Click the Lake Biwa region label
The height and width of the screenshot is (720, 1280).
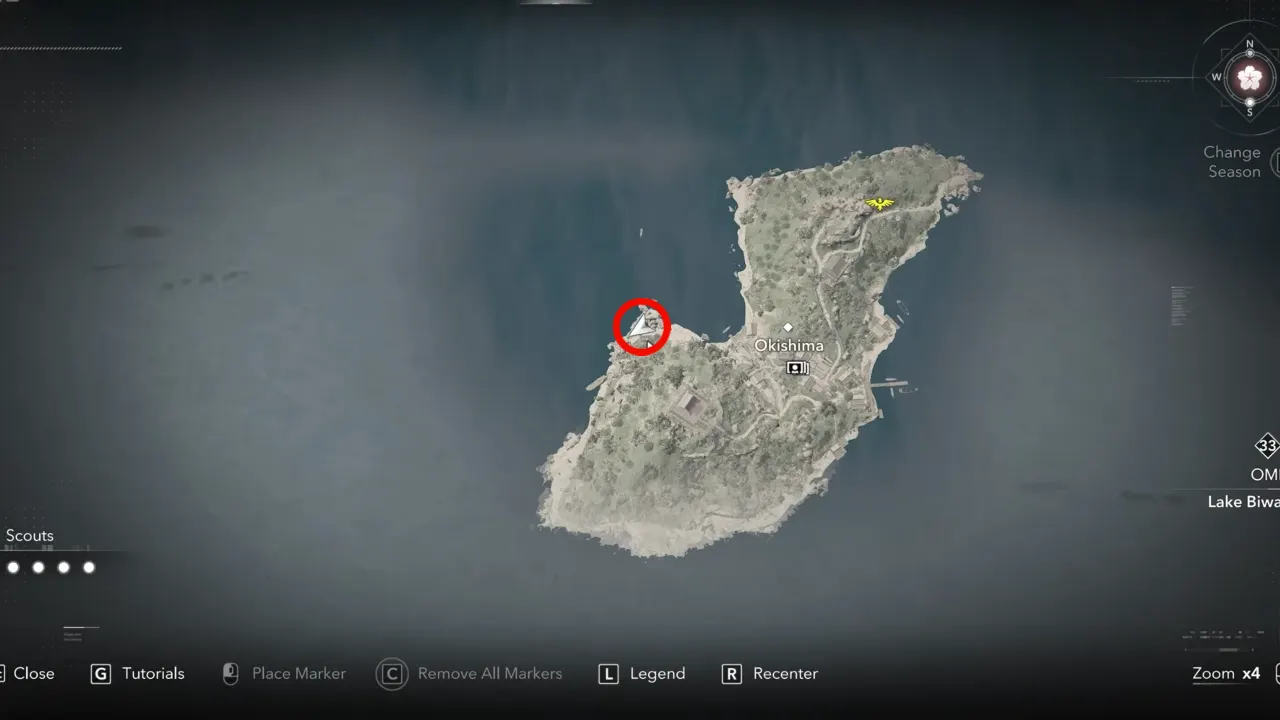[x=1242, y=502]
